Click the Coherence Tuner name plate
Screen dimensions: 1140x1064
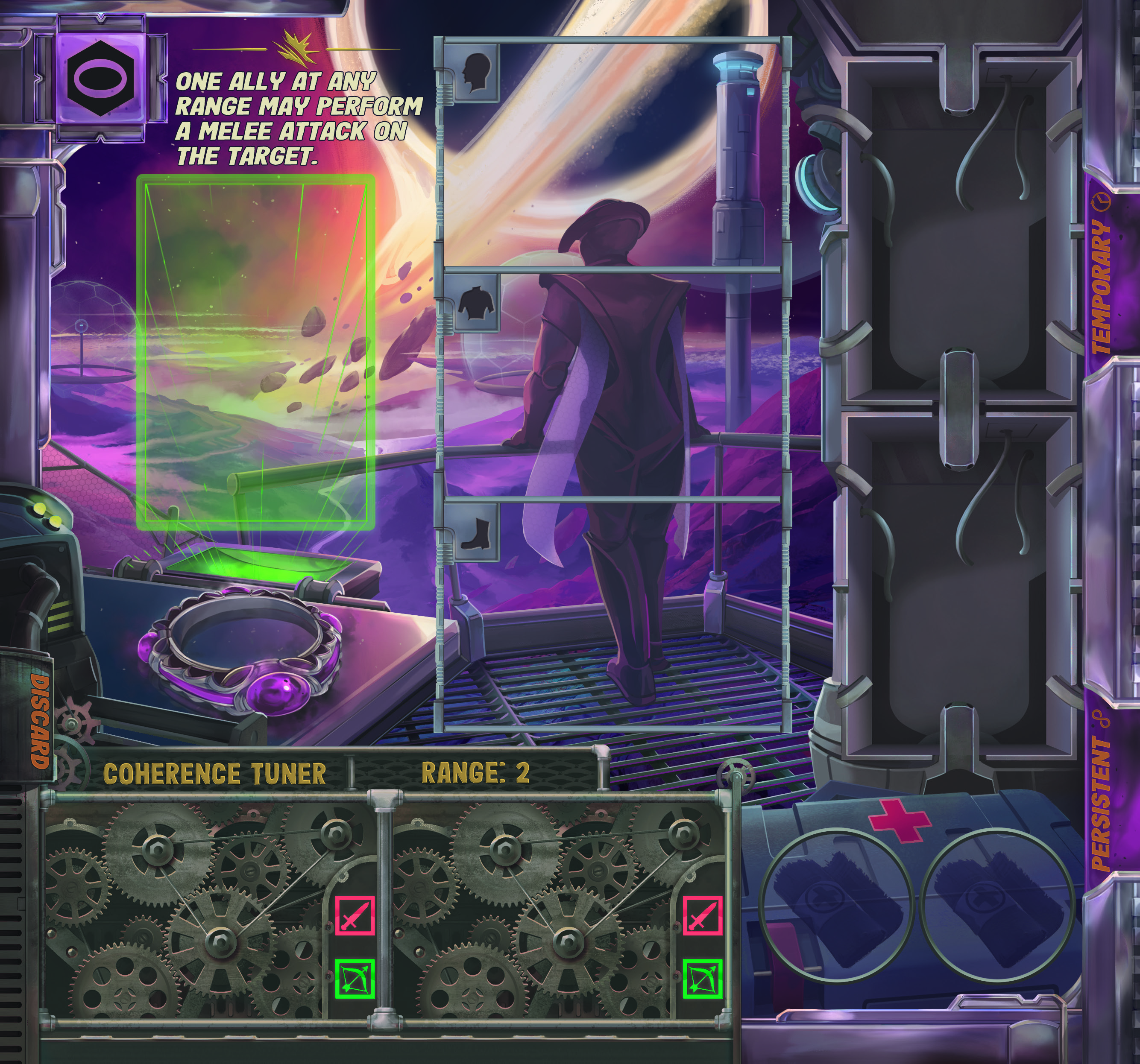214,773
